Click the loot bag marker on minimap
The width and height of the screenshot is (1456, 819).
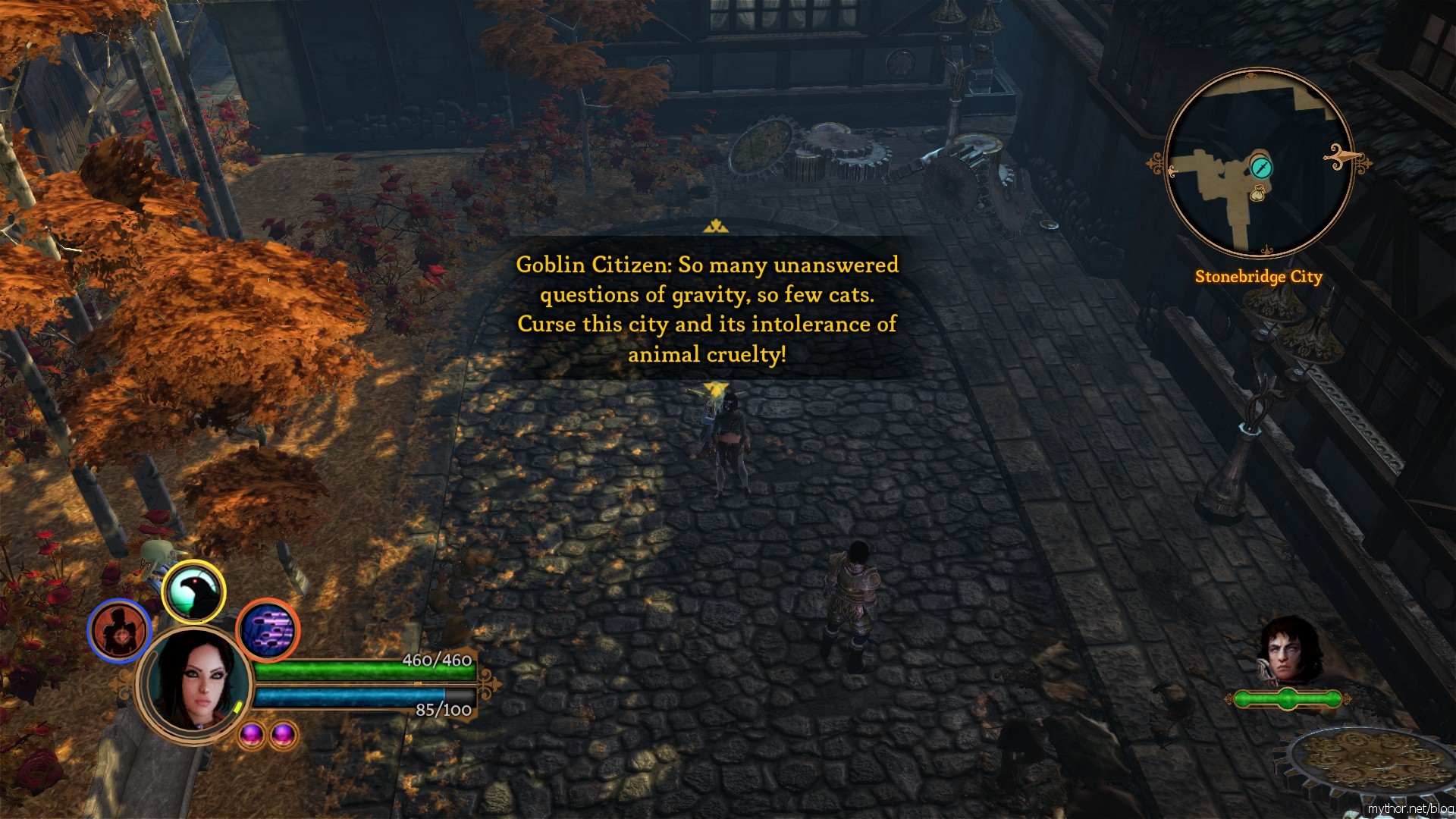(x=1257, y=195)
